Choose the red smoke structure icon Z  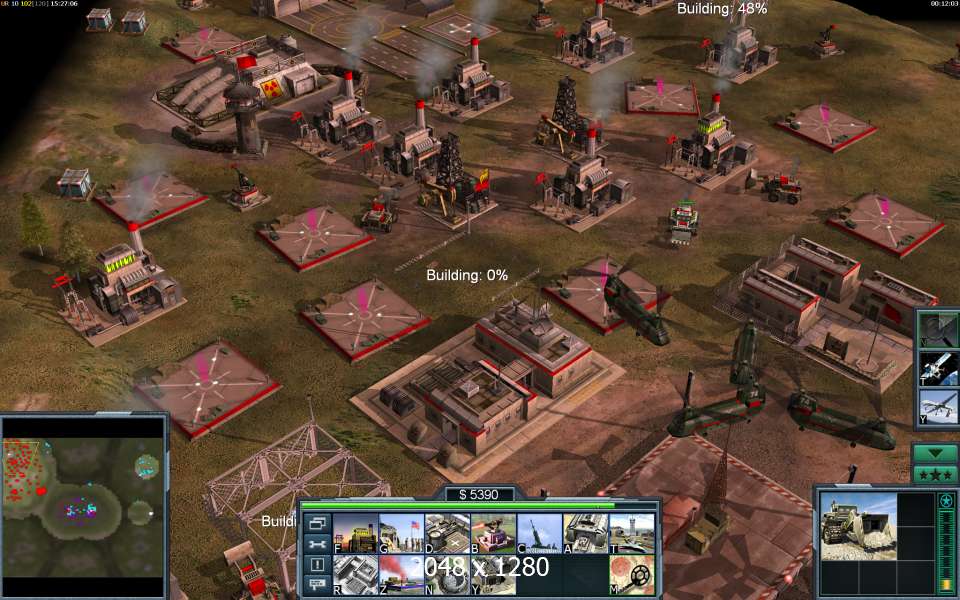(401, 574)
